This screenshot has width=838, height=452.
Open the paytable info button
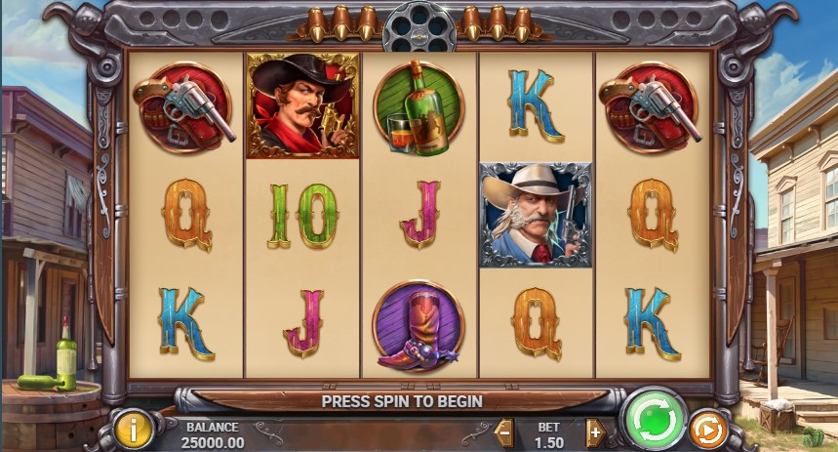coord(133,429)
